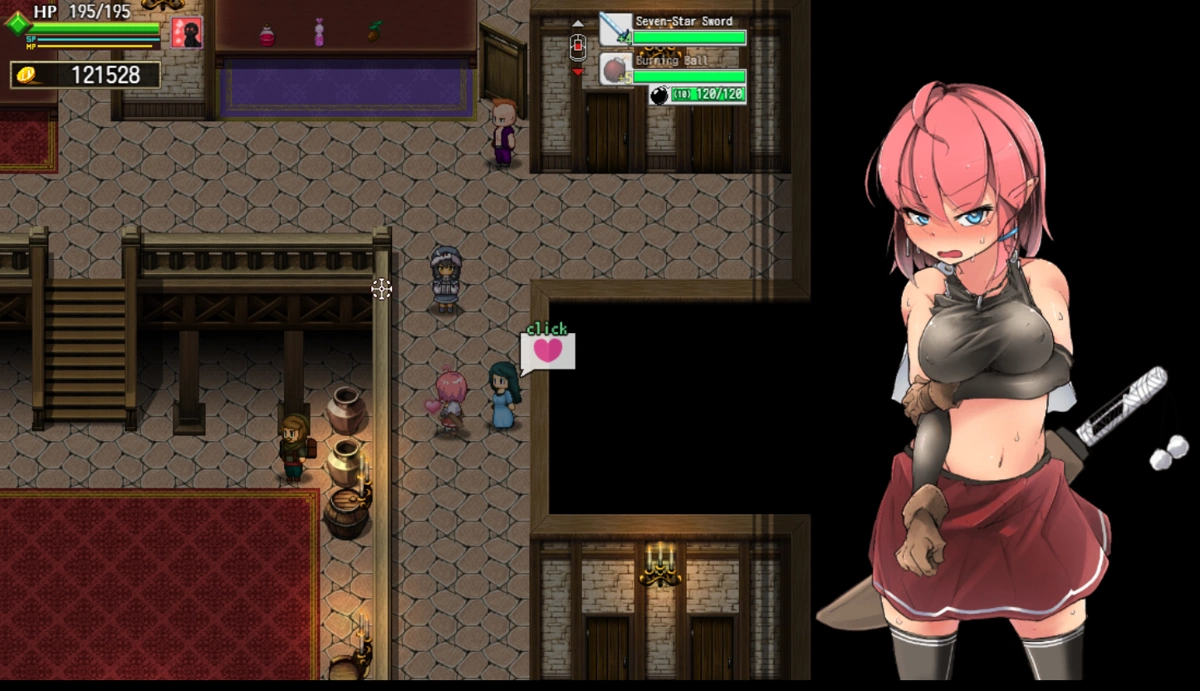The image size is (1200, 691).
Task: Switch weapon with the red down arrow
Action: pos(578,72)
